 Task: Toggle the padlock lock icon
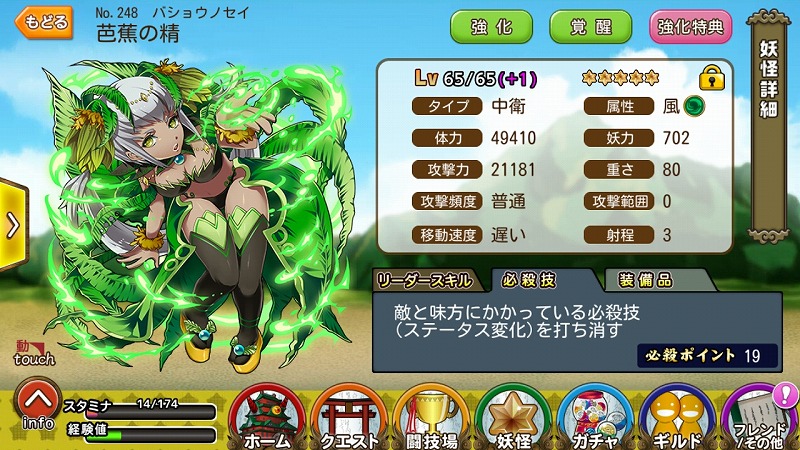[x=712, y=77]
